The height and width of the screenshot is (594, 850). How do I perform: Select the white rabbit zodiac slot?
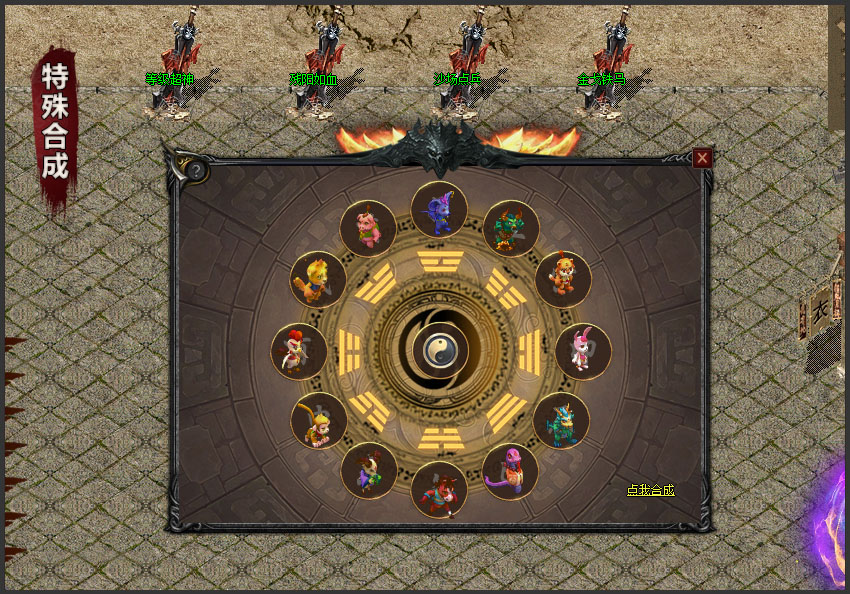(583, 350)
